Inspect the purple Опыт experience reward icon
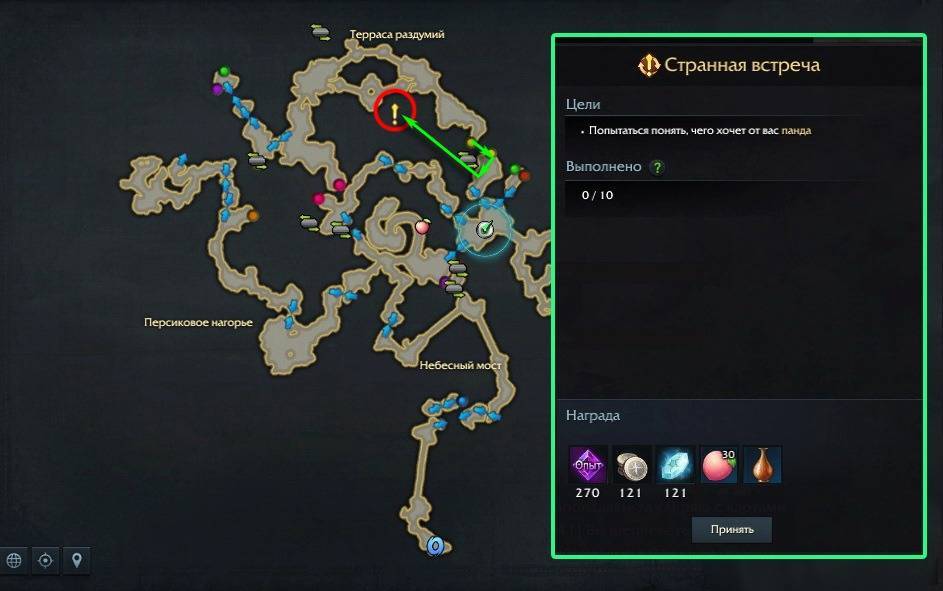The image size is (943, 591). point(587,465)
